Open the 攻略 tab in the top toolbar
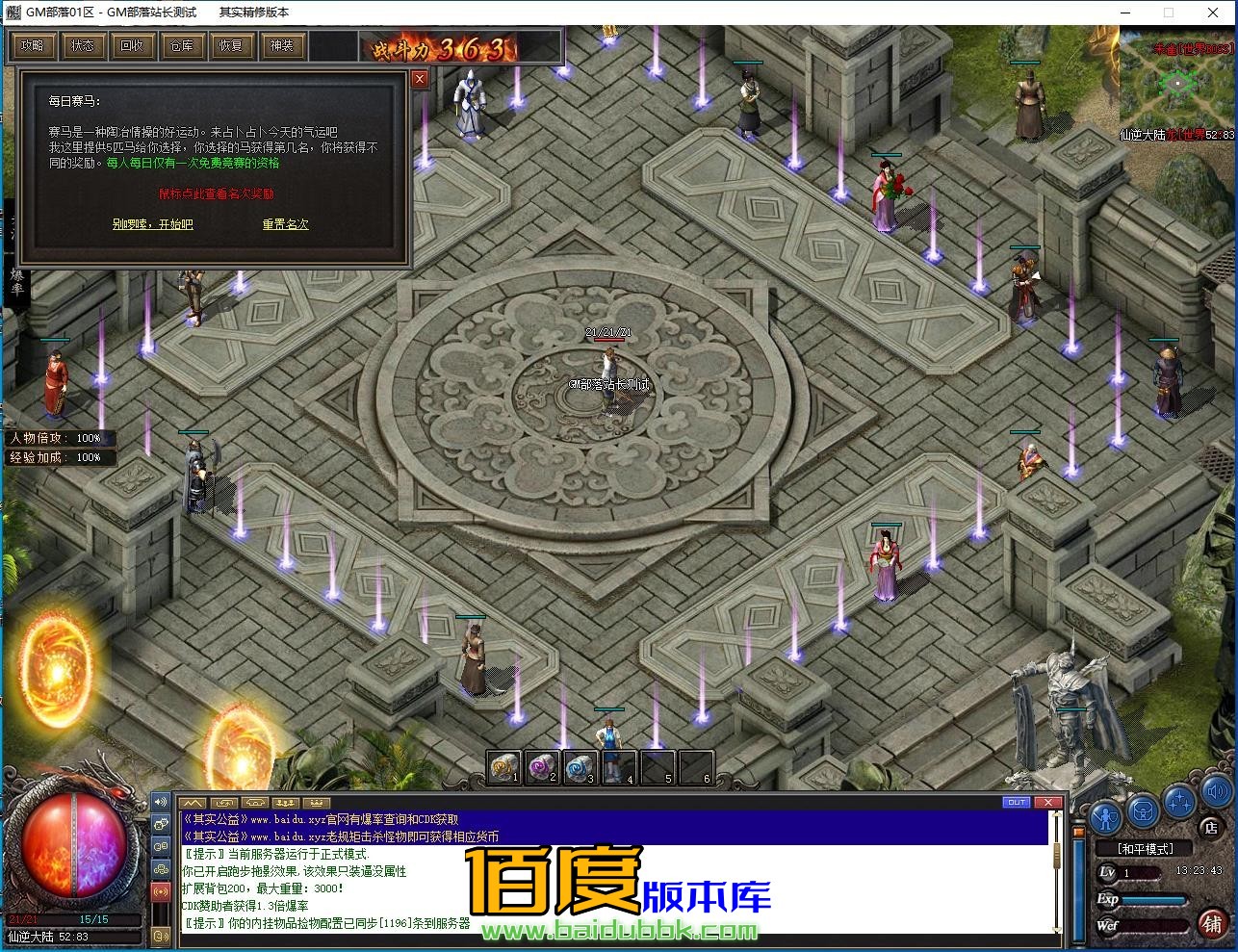Screen dimensions: 1238x952 pyautogui.click(x=32, y=45)
